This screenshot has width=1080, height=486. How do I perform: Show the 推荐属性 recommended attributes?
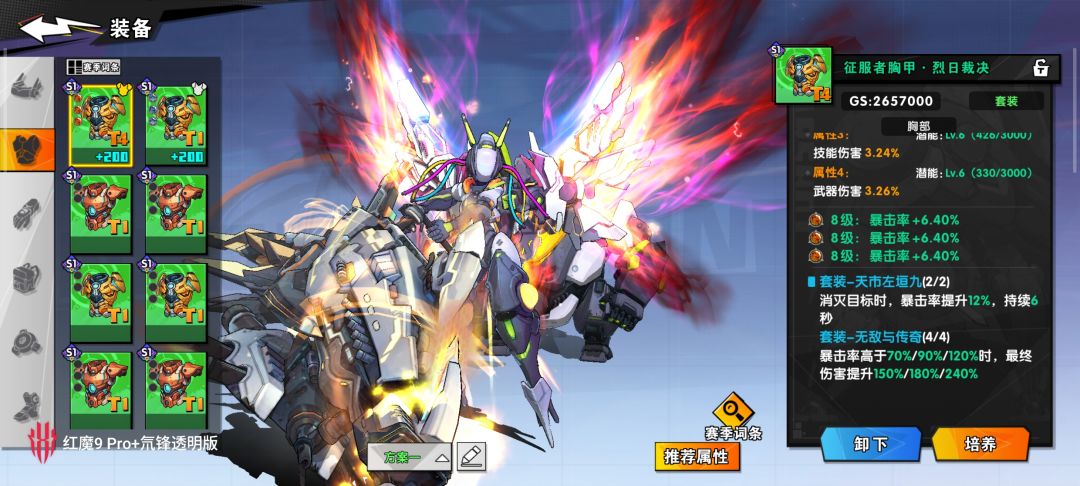[x=698, y=457]
